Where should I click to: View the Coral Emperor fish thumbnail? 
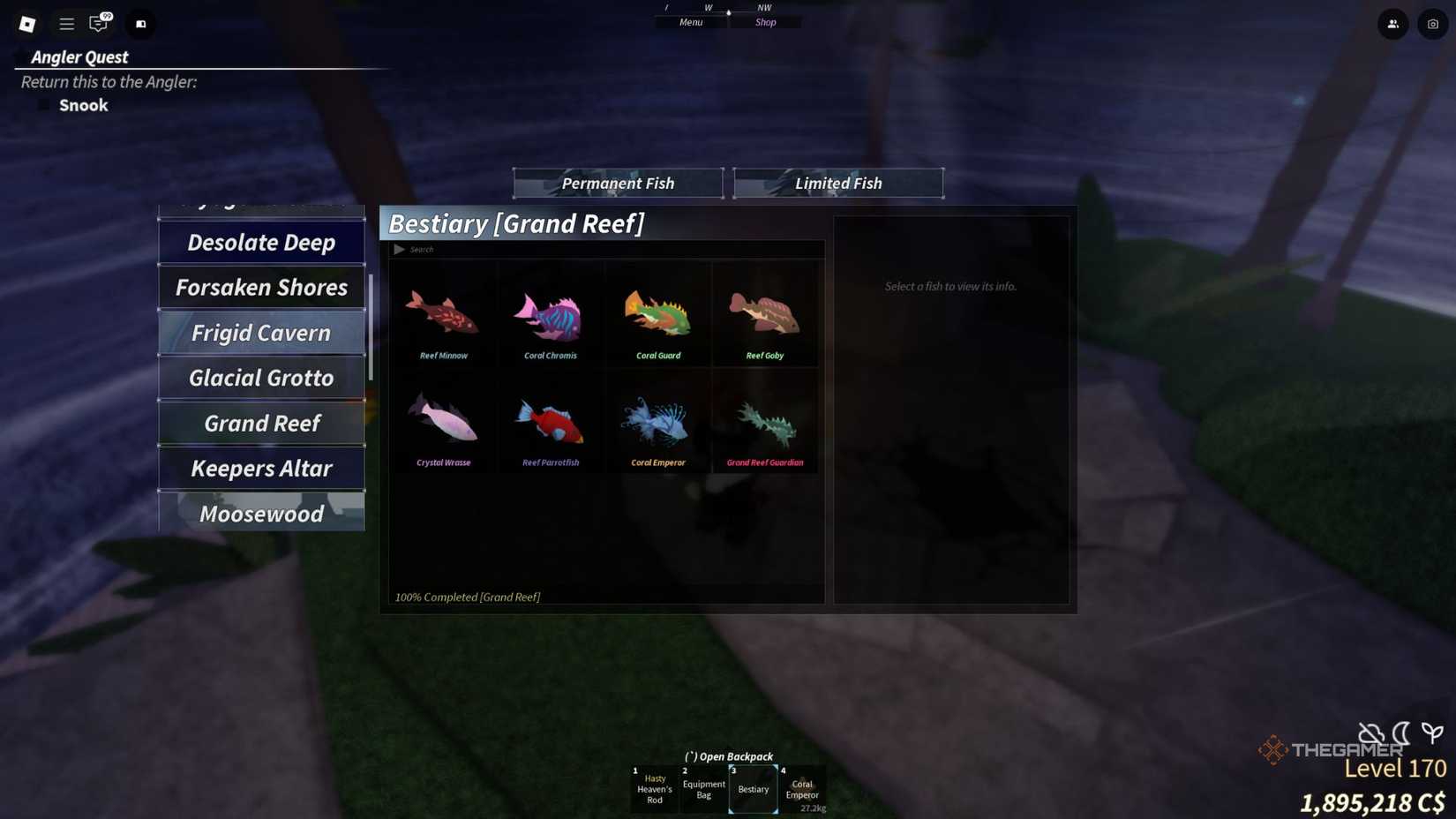pyautogui.click(x=657, y=422)
